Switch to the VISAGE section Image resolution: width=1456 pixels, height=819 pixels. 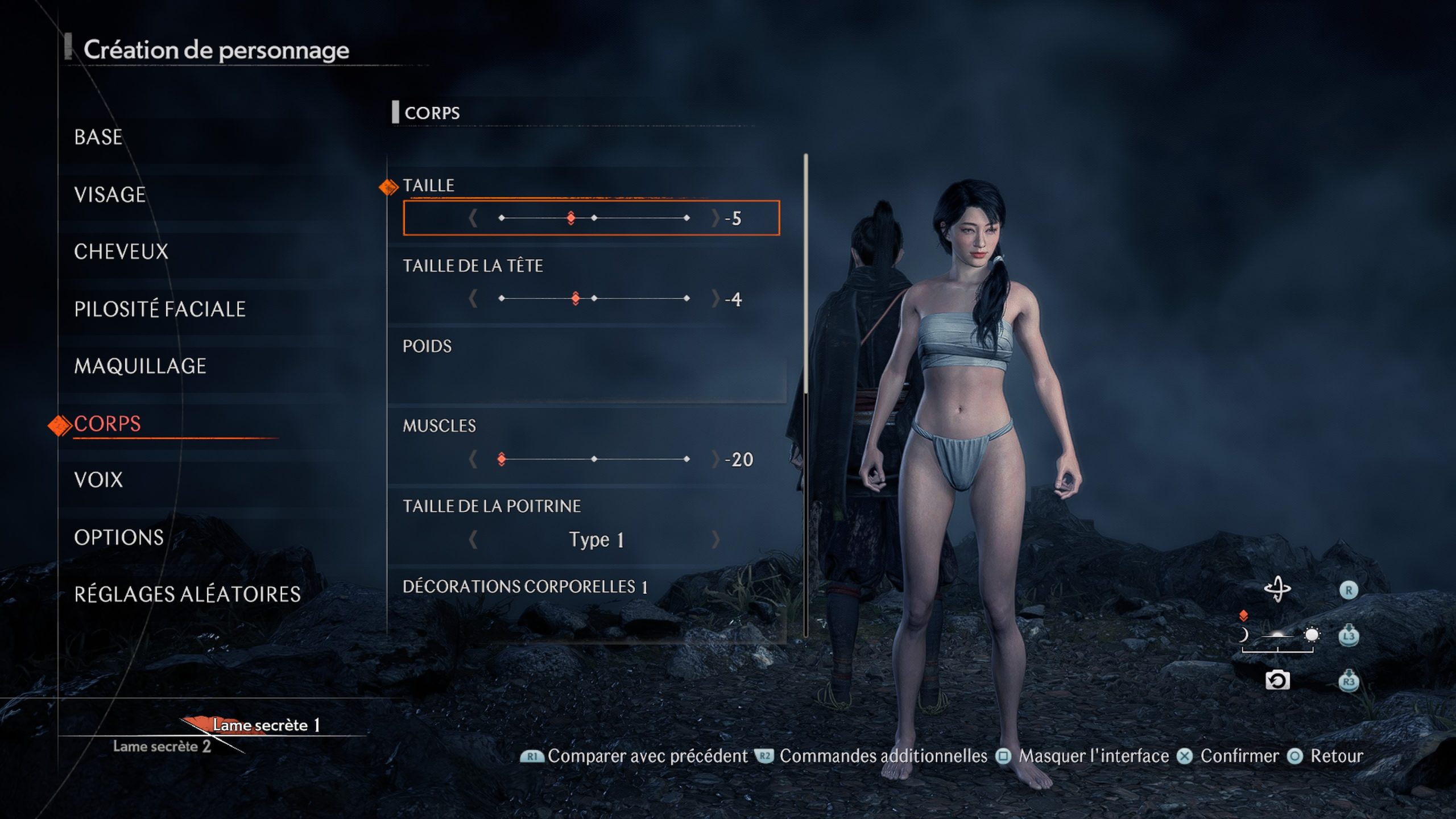point(110,195)
